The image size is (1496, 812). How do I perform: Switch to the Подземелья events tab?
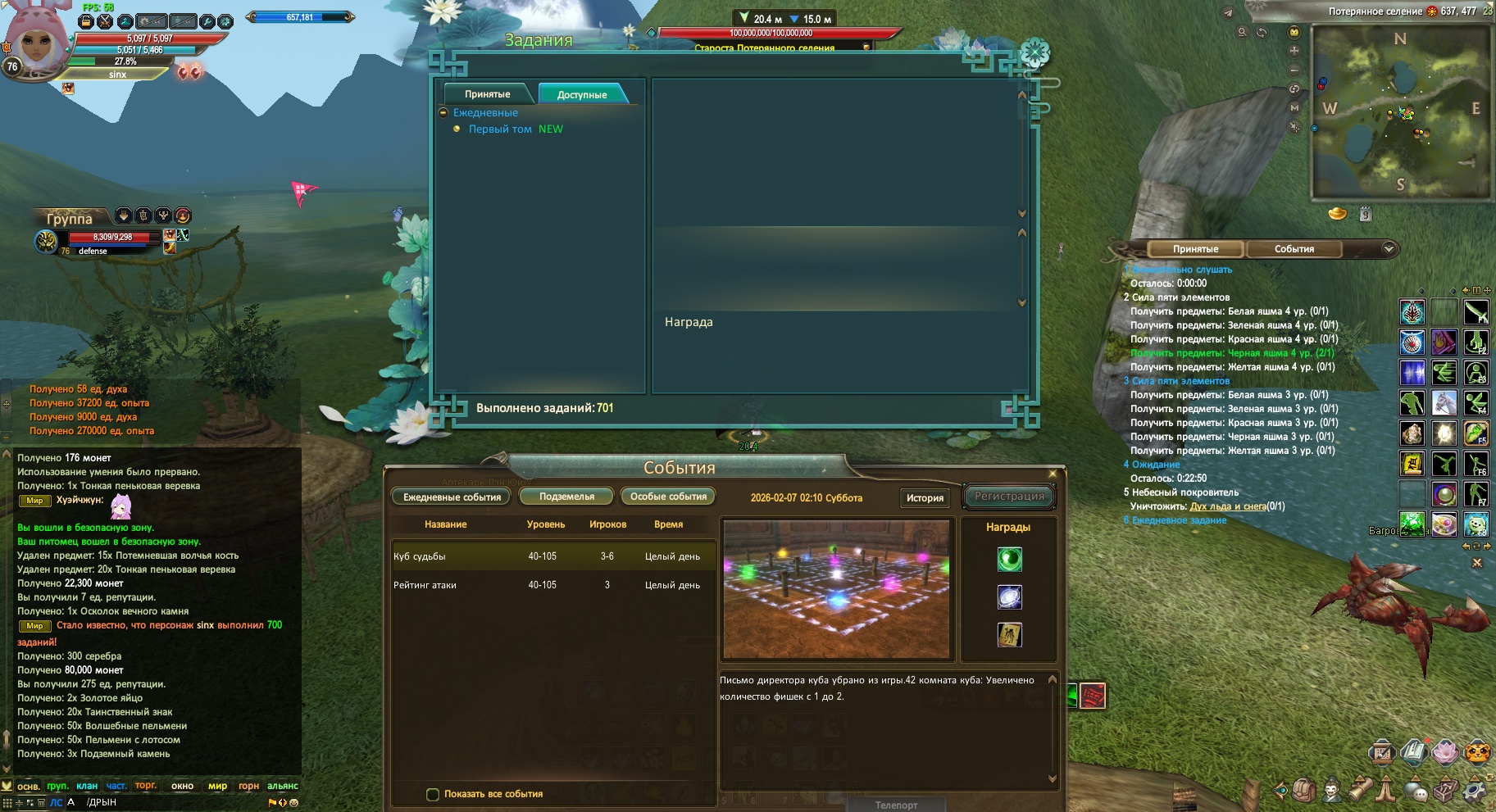pos(566,497)
